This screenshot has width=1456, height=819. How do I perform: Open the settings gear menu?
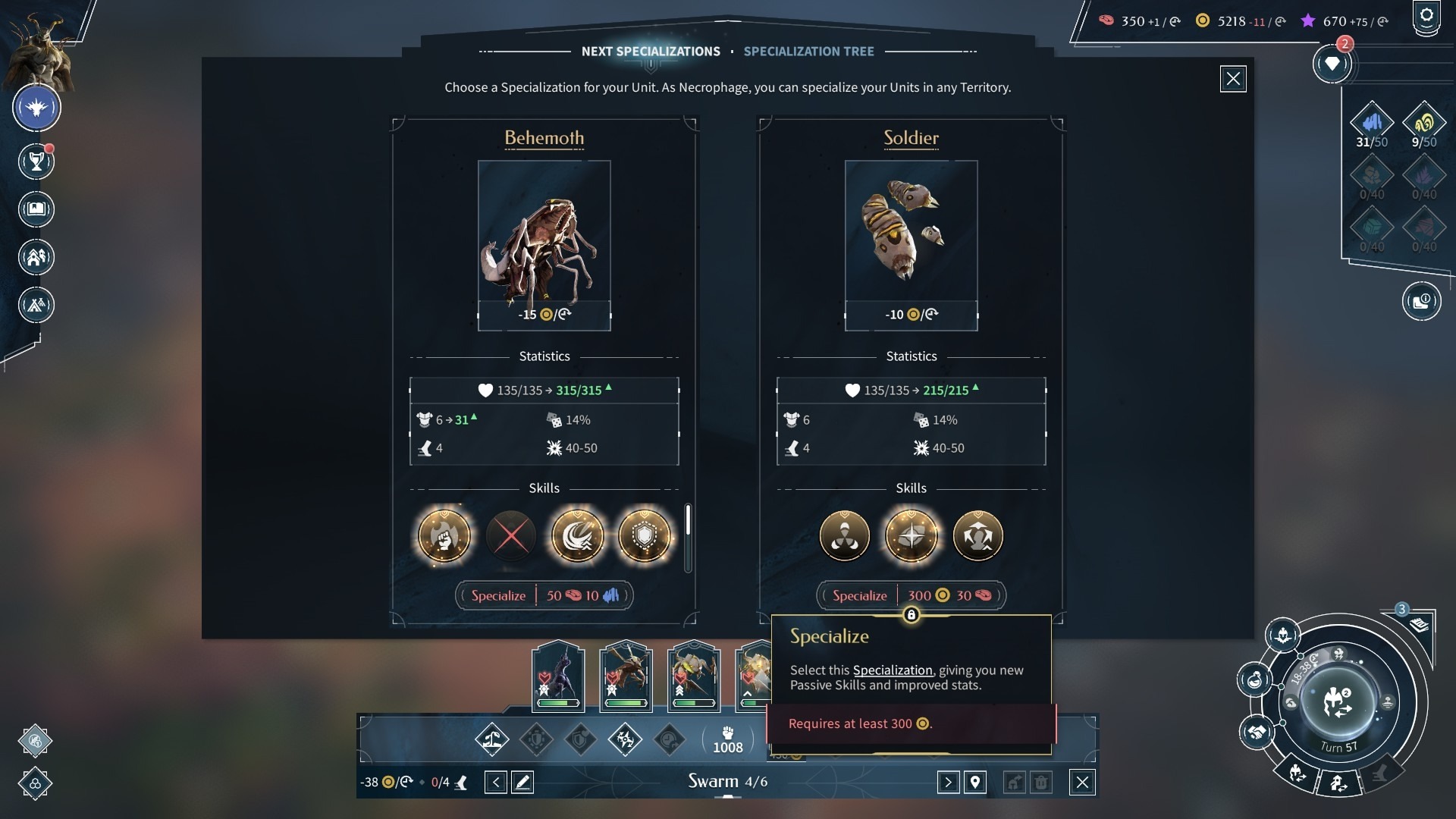coord(1426,16)
